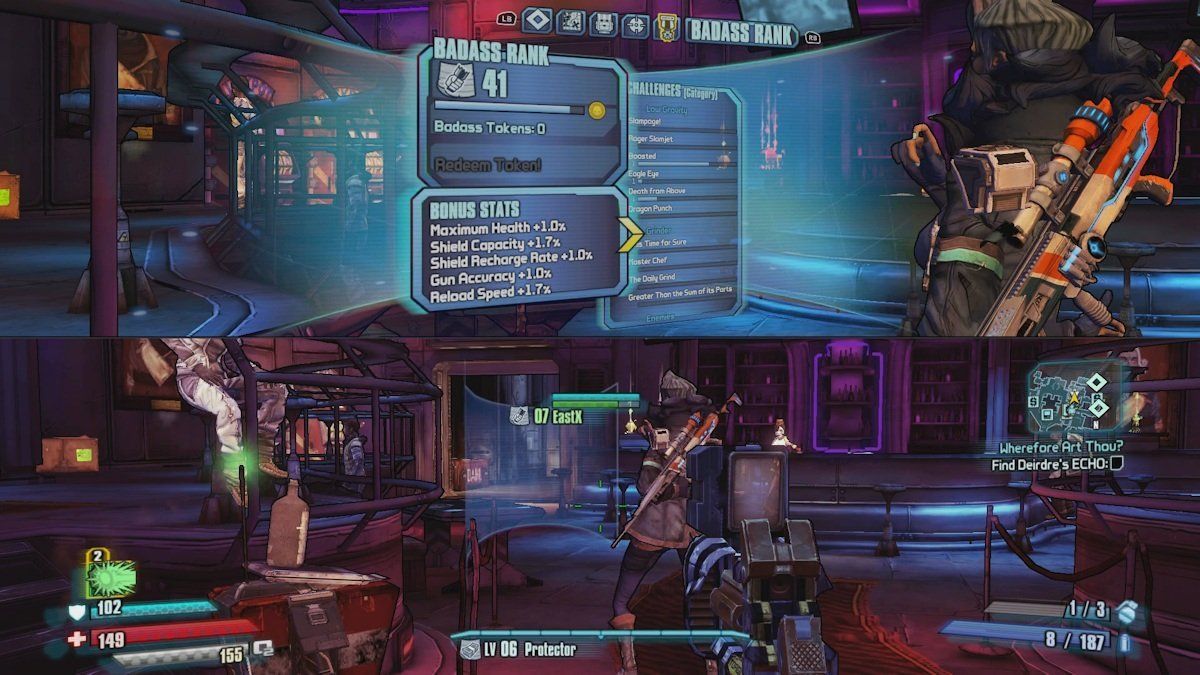Open the Death from Above challenge

(659, 190)
